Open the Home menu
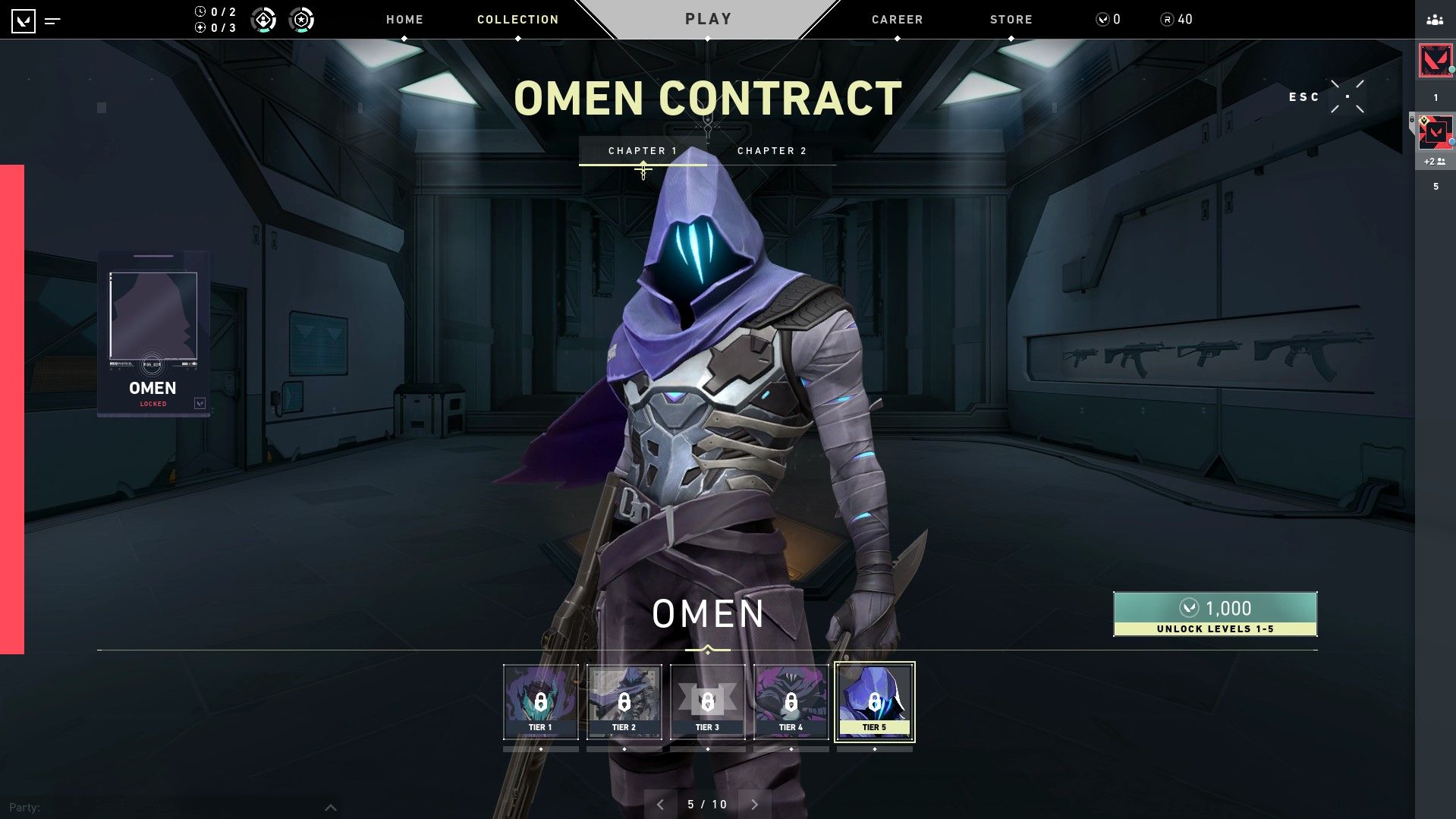This screenshot has width=1456, height=819. [x=404, y=20]
